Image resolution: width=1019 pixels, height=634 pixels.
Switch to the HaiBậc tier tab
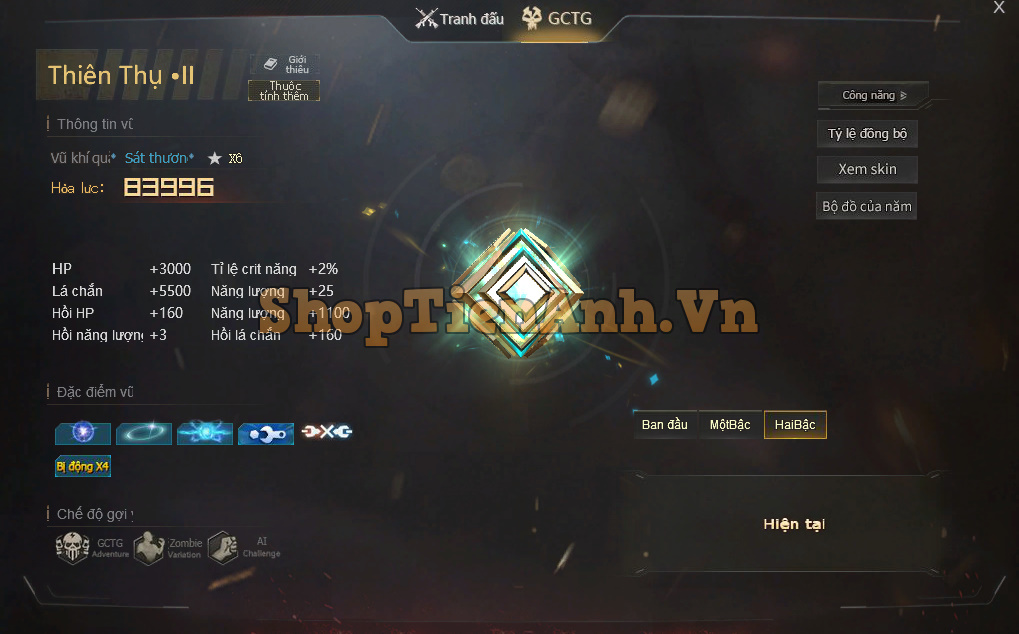pyautogui.click(x=795, y=425)
